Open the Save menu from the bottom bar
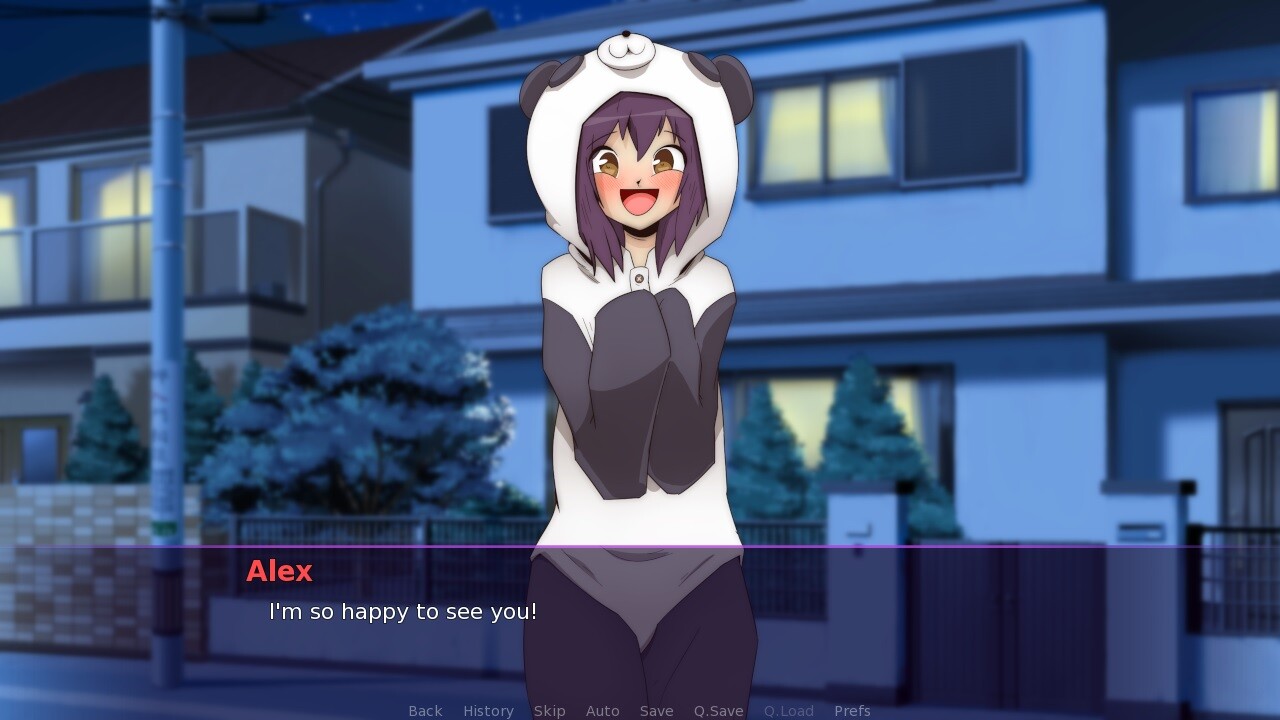Viewport: 1280px width, 720px height. point(656,710)
